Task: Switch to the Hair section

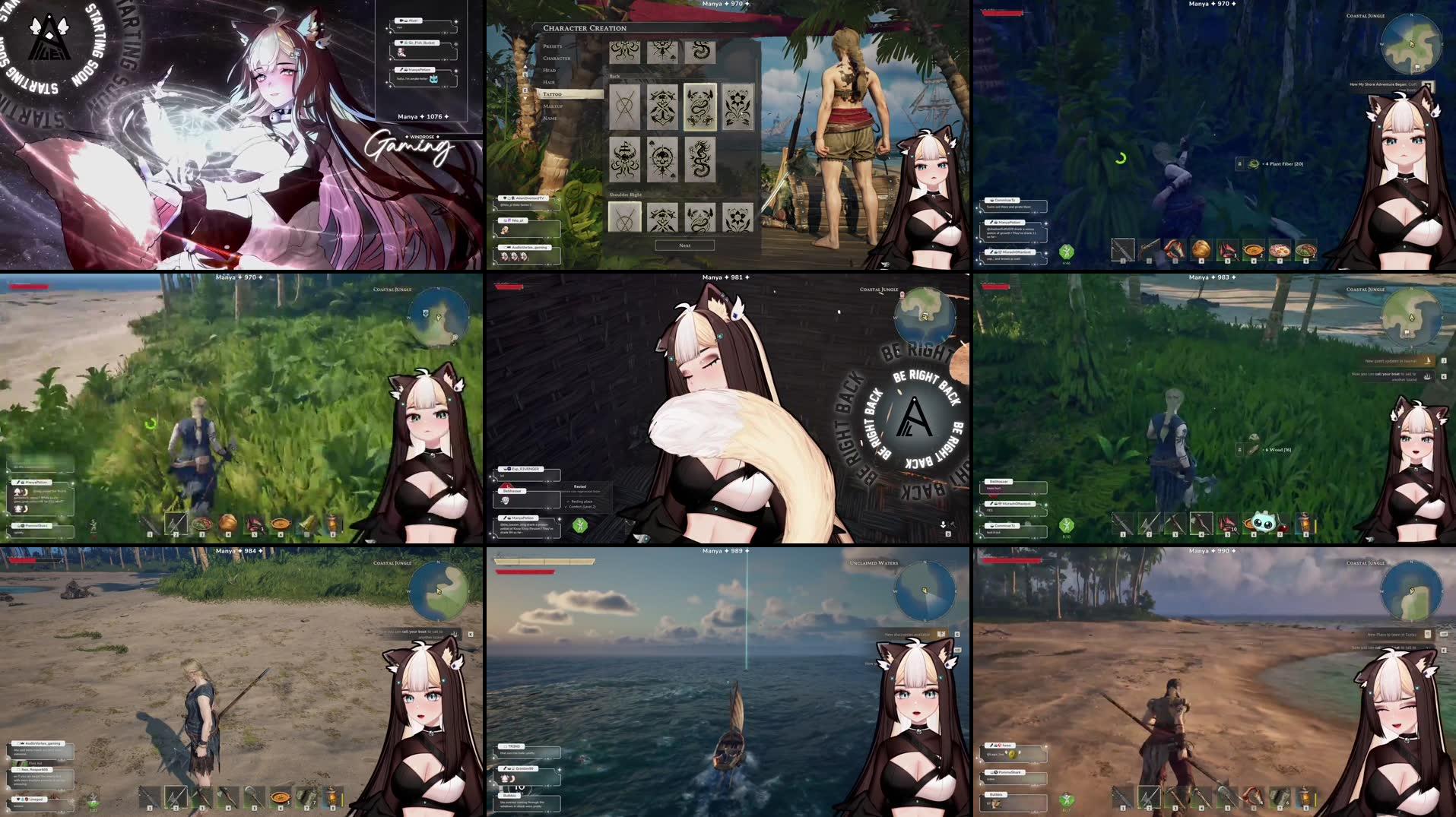Action: (x=550, y=82)
